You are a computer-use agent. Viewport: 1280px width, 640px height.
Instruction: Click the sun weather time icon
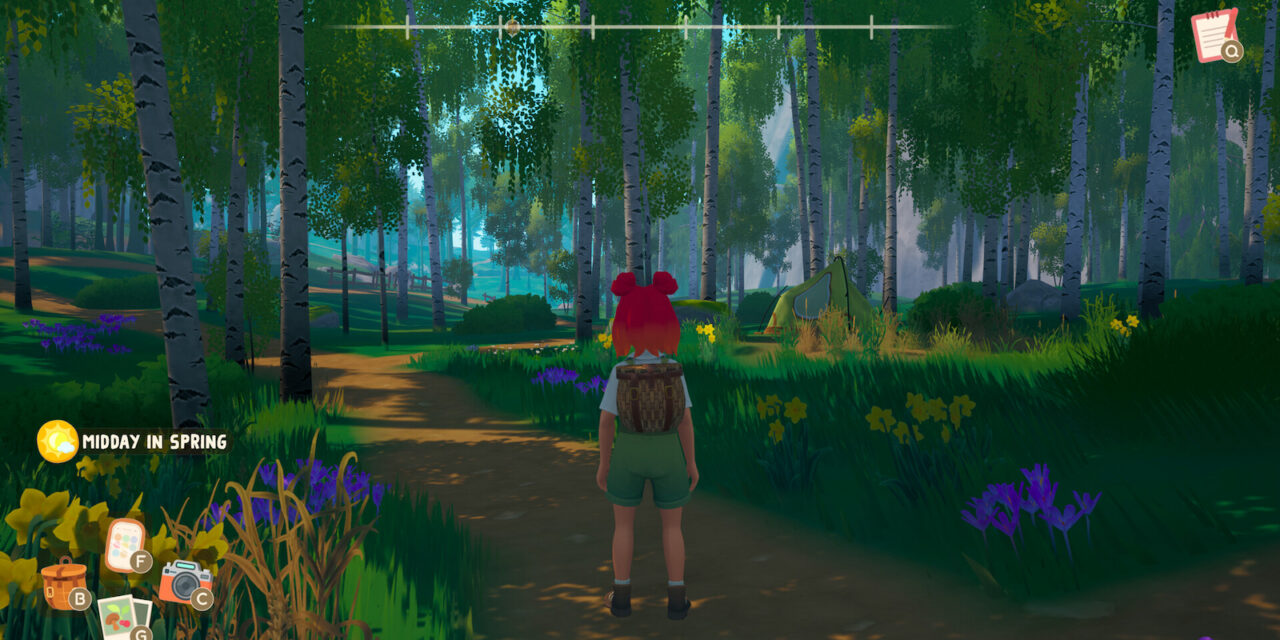(x=57, y=441)
